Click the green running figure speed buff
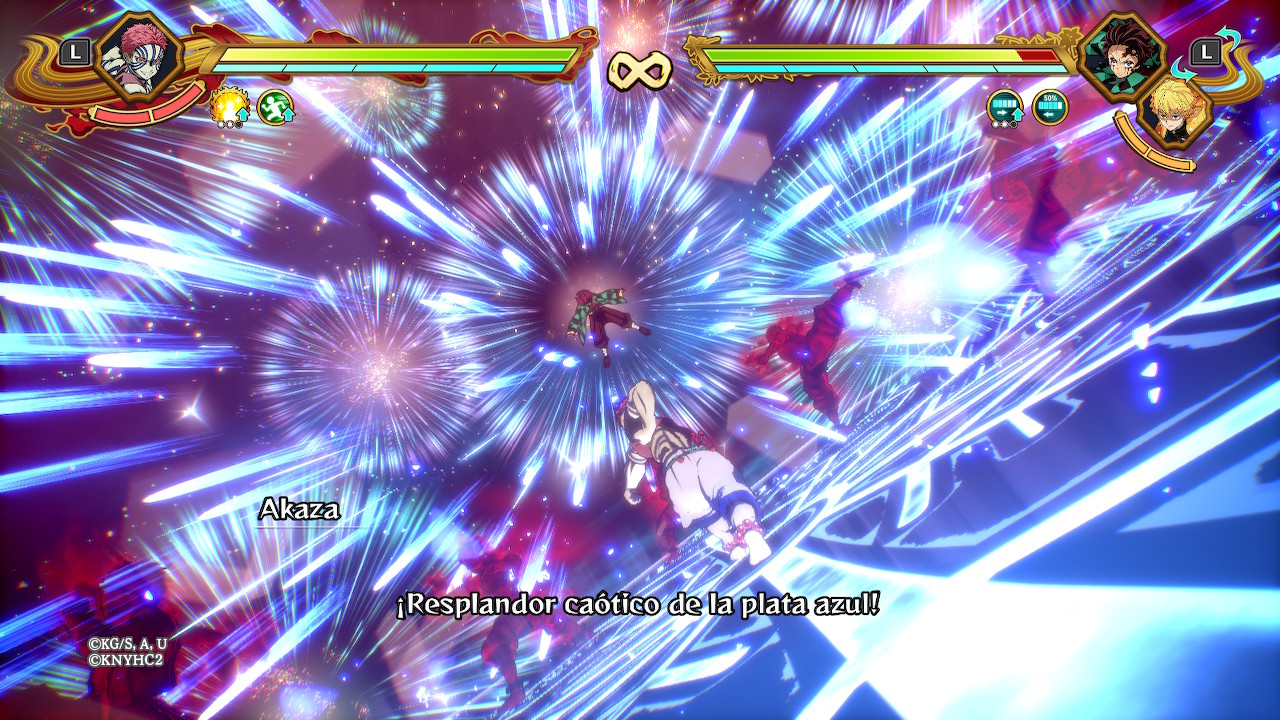 click(x=275, y=106)
